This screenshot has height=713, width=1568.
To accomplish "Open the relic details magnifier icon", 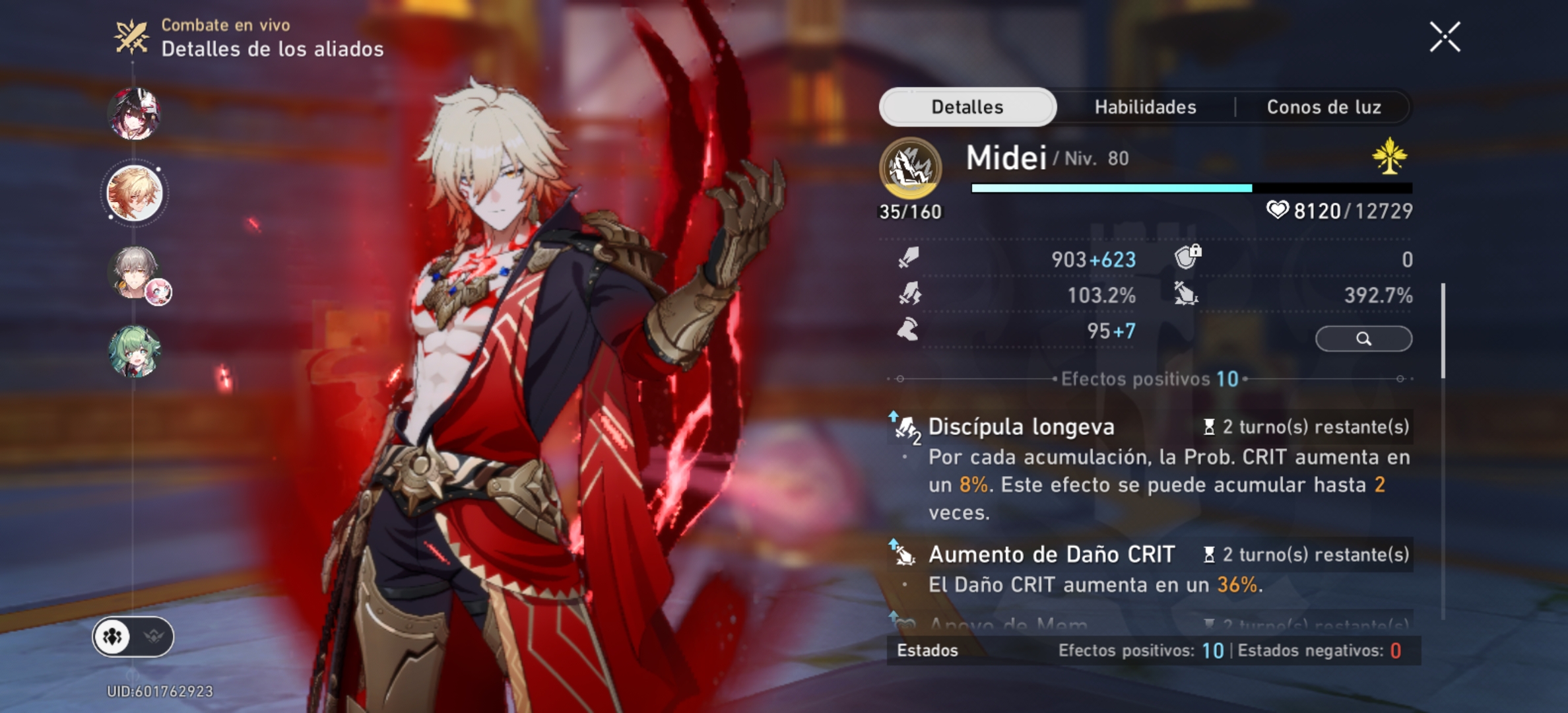I will click(x=1363, y=337).
